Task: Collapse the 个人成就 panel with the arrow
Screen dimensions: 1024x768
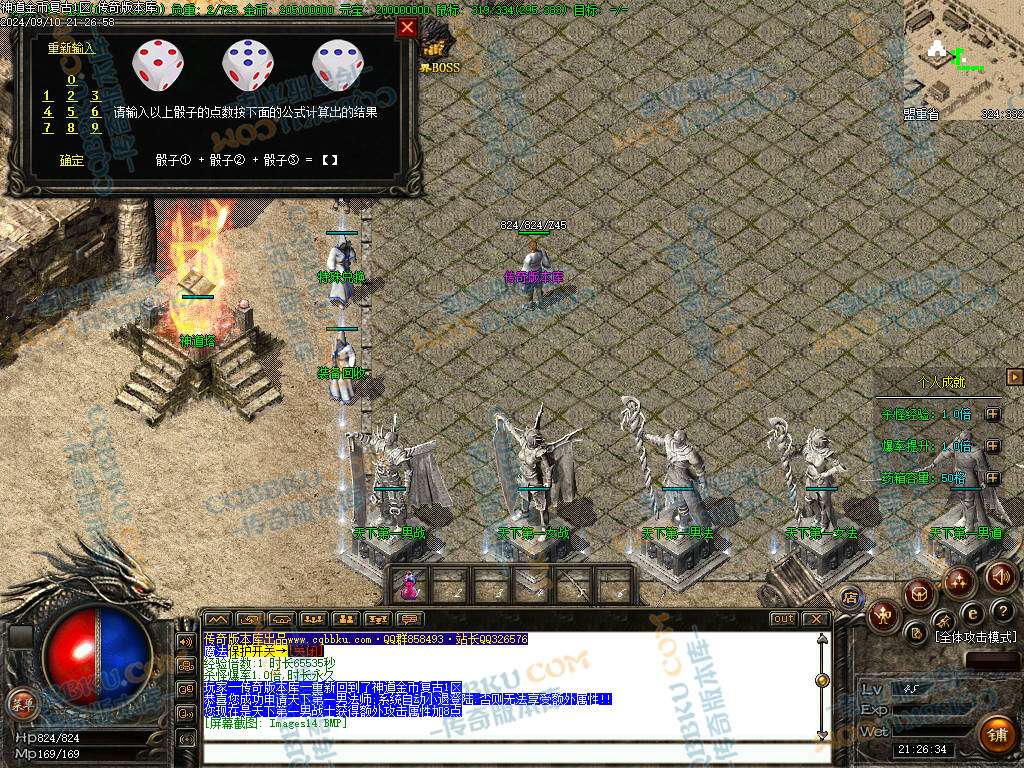Action: (1015, 377)
